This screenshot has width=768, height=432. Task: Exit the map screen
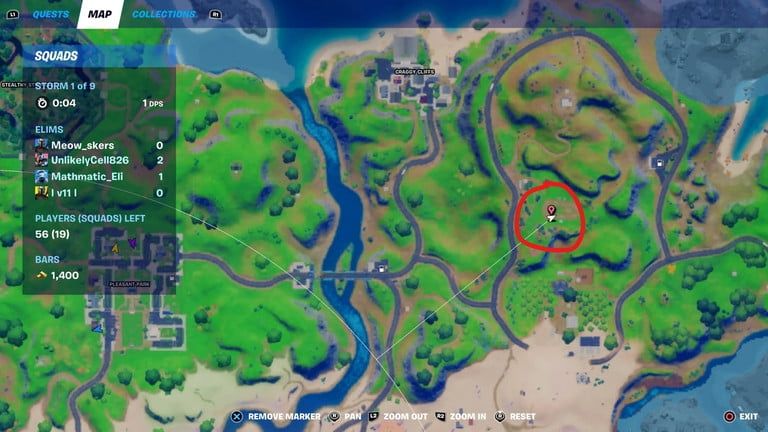coord(748,416)
